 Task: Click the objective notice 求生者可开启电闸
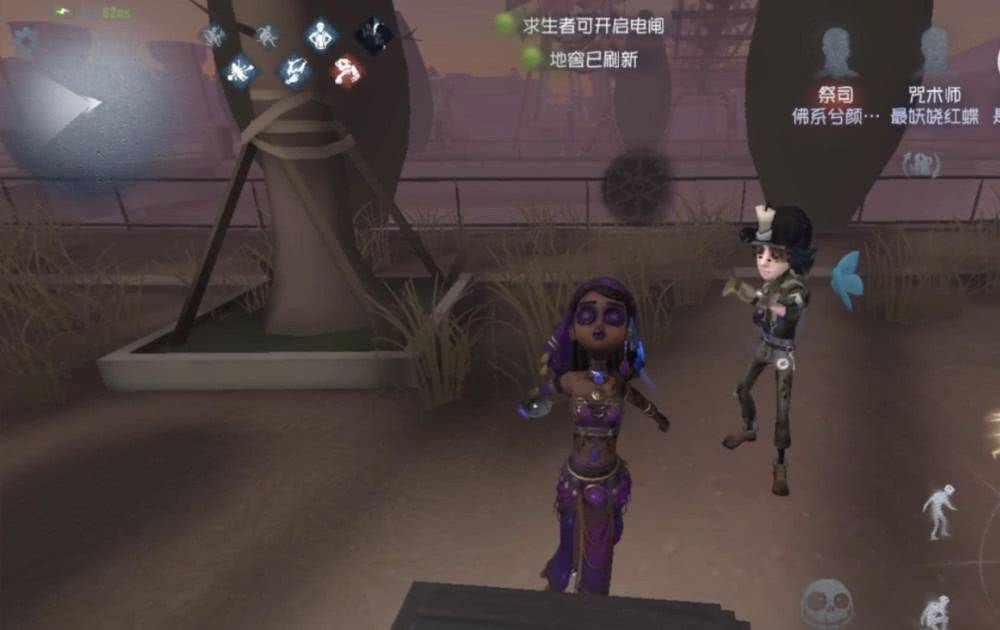(593, 25)
